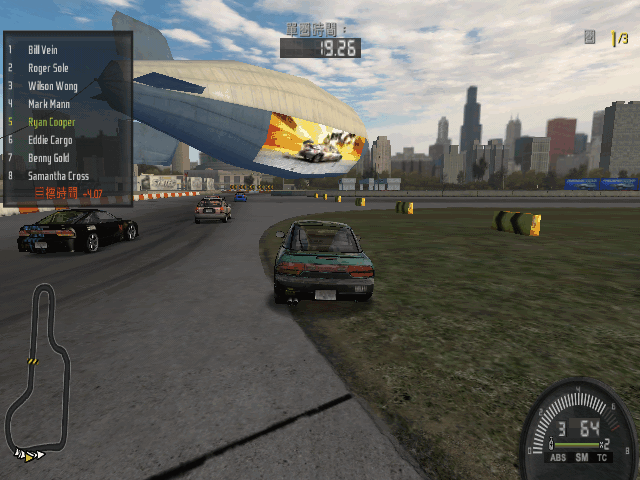Select Benny Gold's standings row
Image resolution: width=640 pixels, height=480 pixels.
point(49,158)
